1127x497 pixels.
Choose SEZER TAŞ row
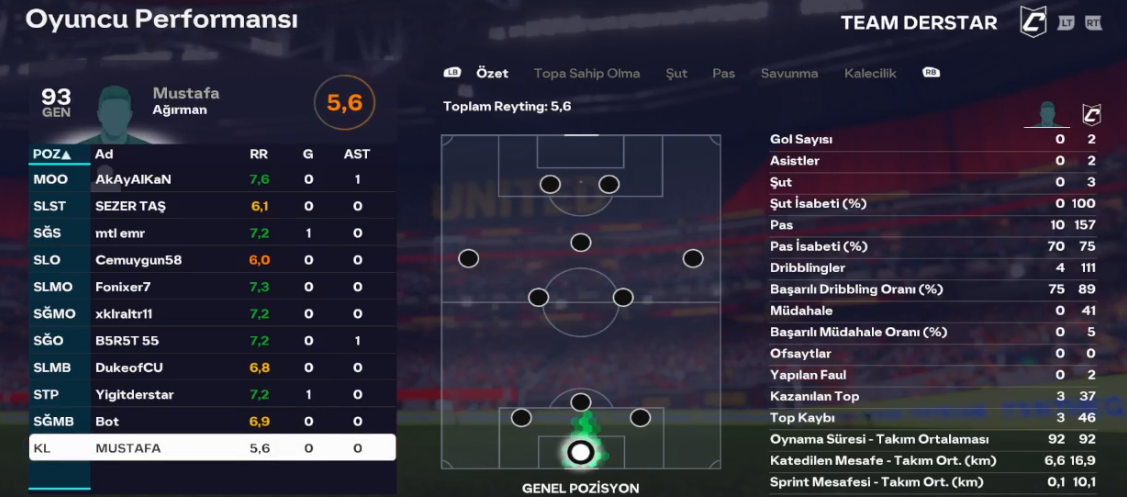[x=212, y=206]
